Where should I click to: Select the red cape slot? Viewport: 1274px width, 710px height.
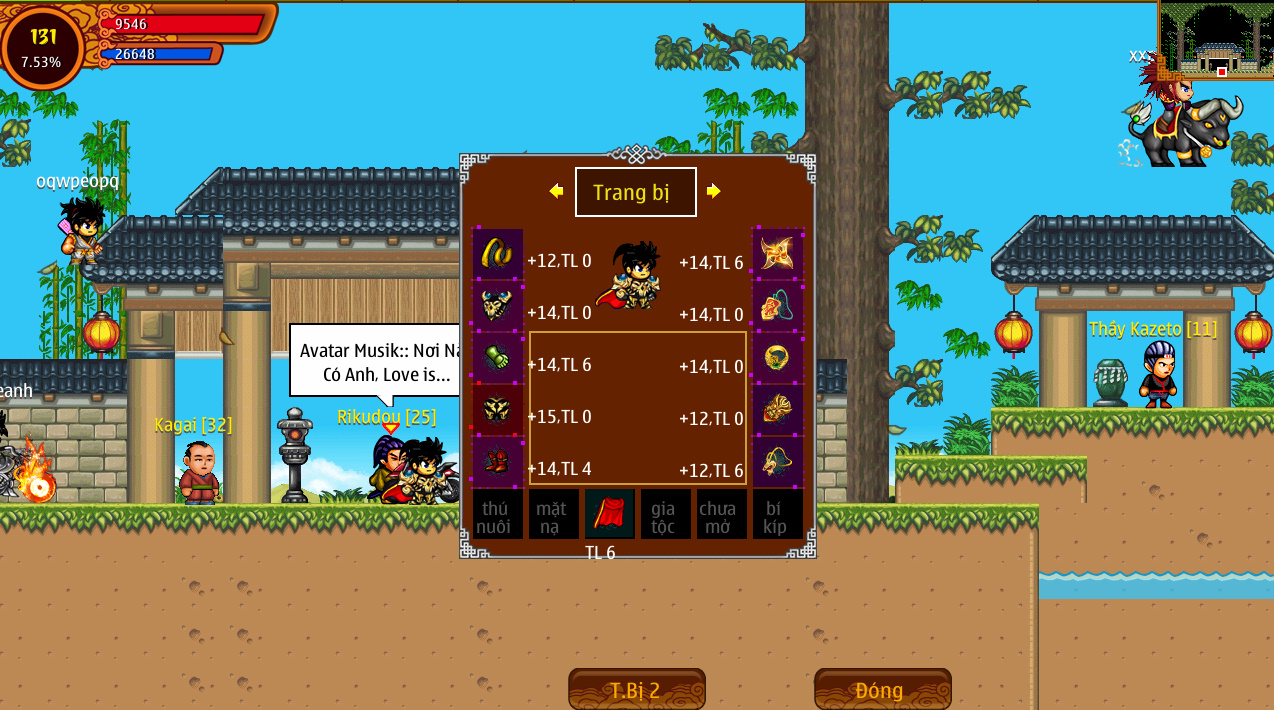tap(609, 514)
